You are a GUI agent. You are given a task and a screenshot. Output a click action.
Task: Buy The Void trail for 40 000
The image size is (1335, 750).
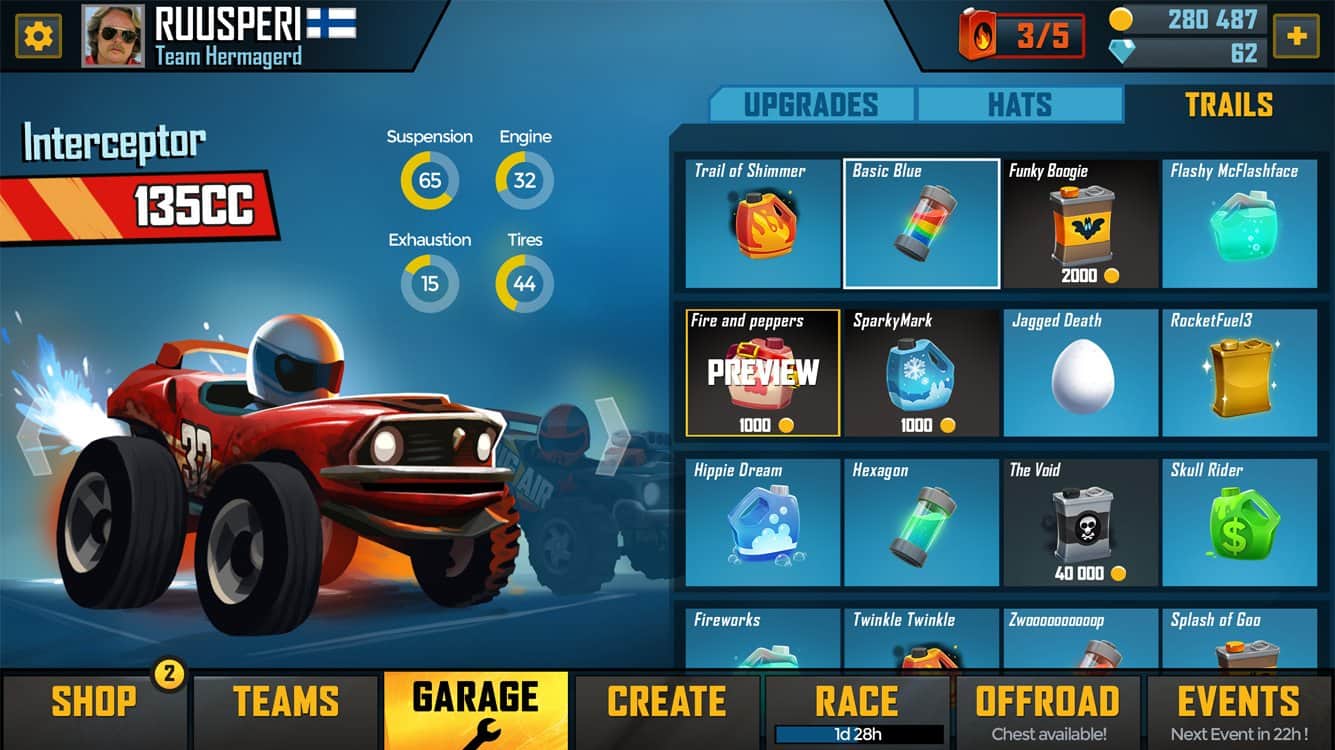click(1081, 522)
